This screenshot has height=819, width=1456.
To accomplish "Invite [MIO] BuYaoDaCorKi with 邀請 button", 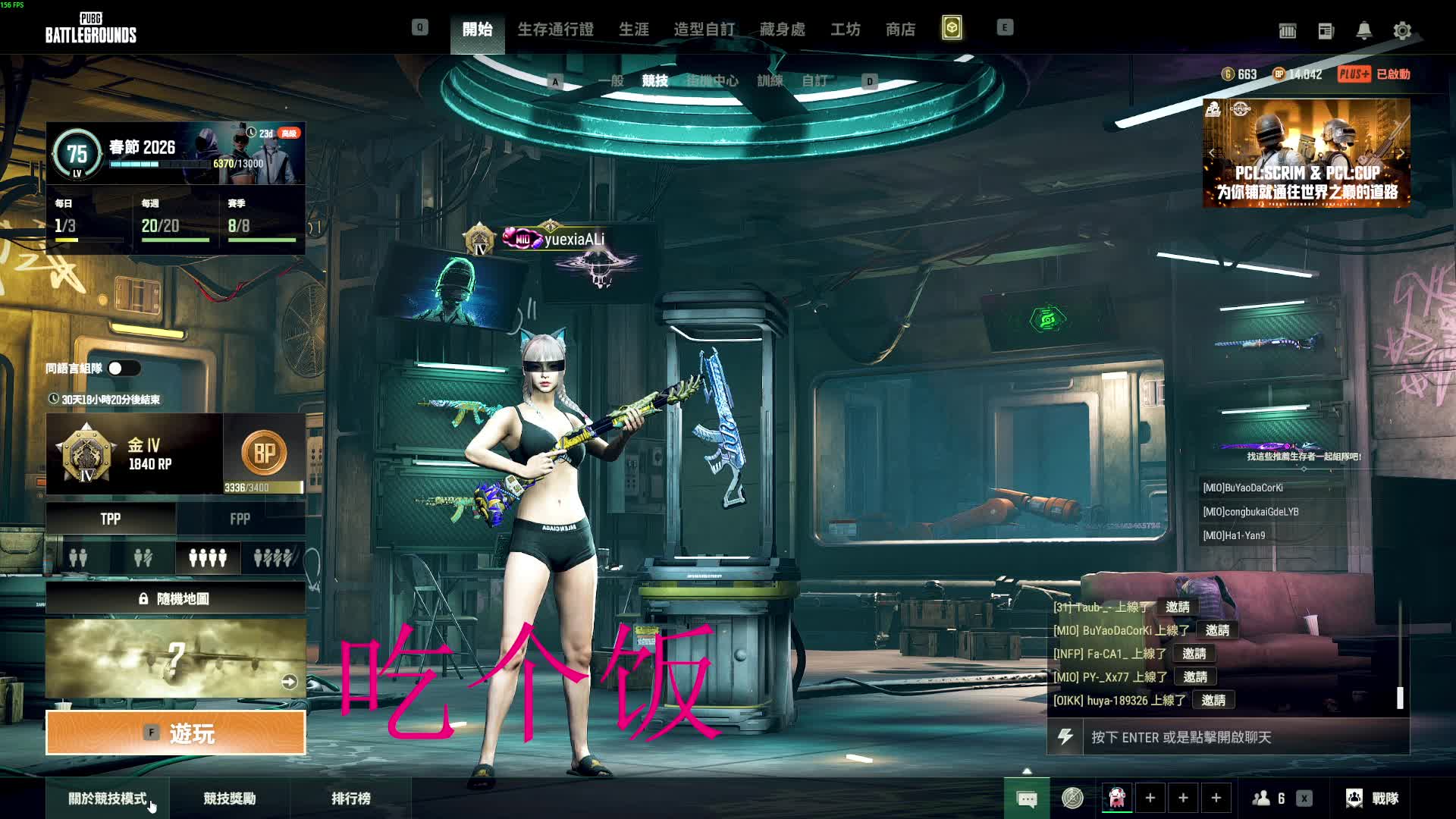I will pyautogui.click(x=1217, y=630).
